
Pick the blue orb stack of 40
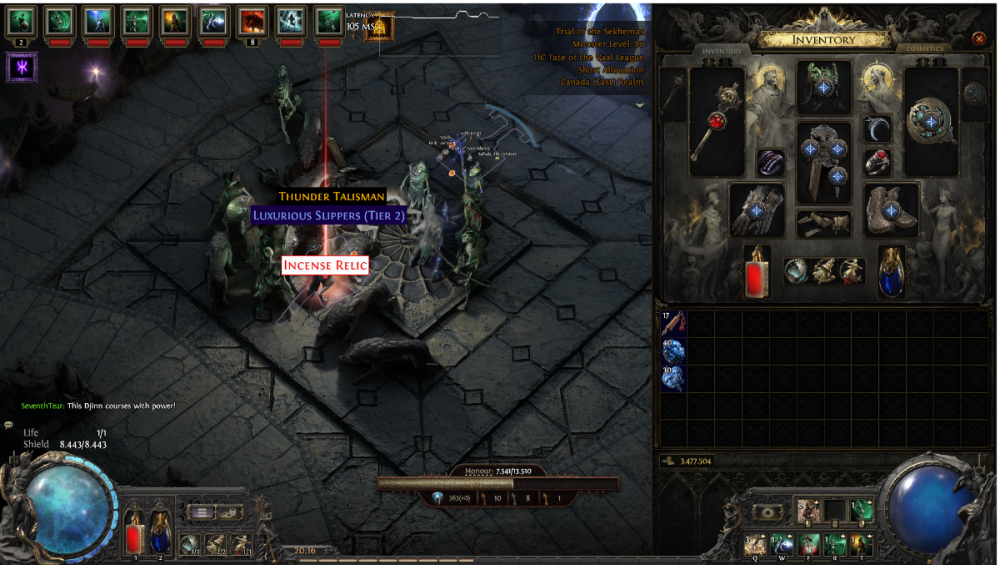coord(673,350)
